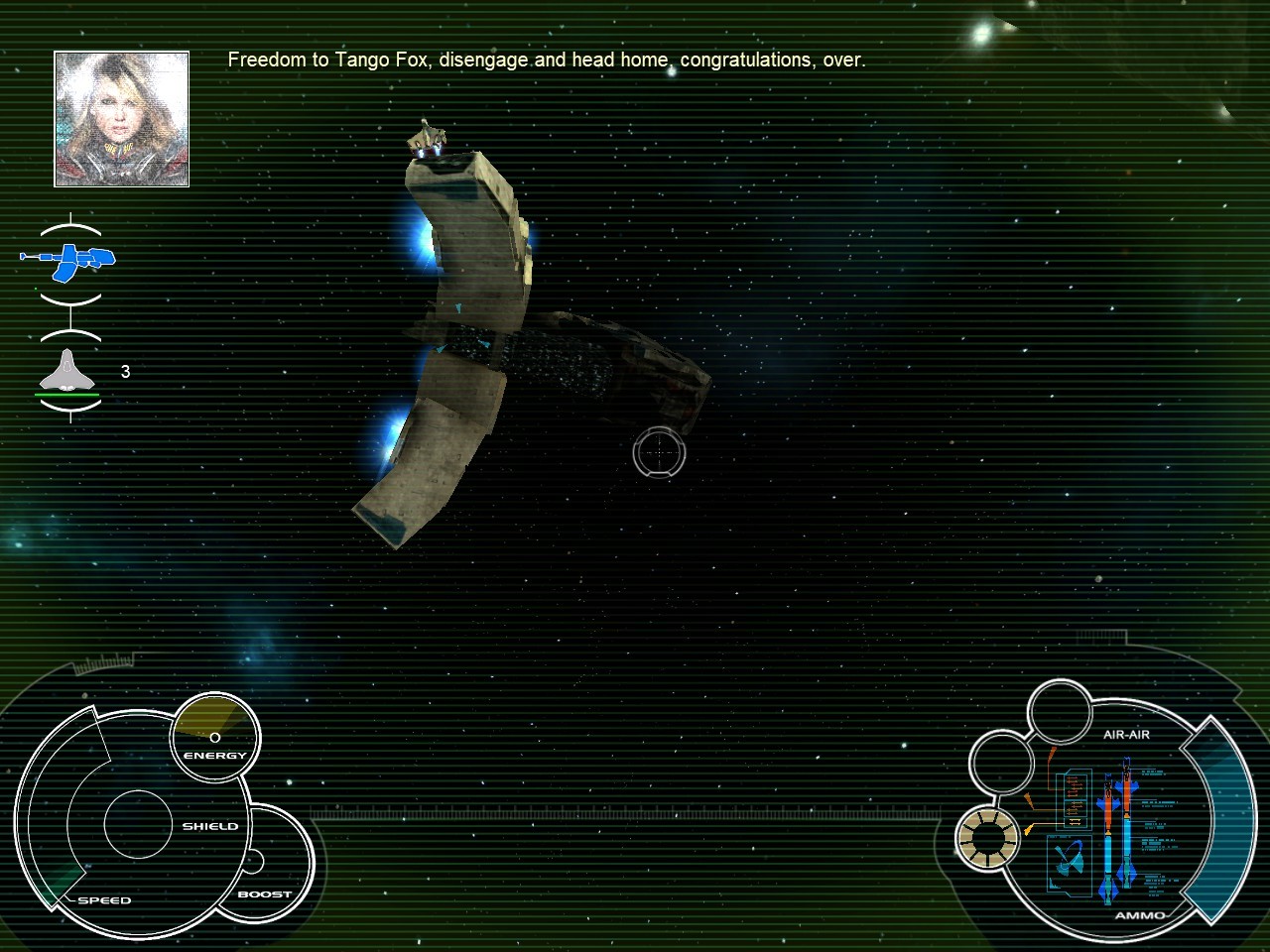Select the AIR-AIR missile display
1270x952 pixels.
click(1117, 829)
